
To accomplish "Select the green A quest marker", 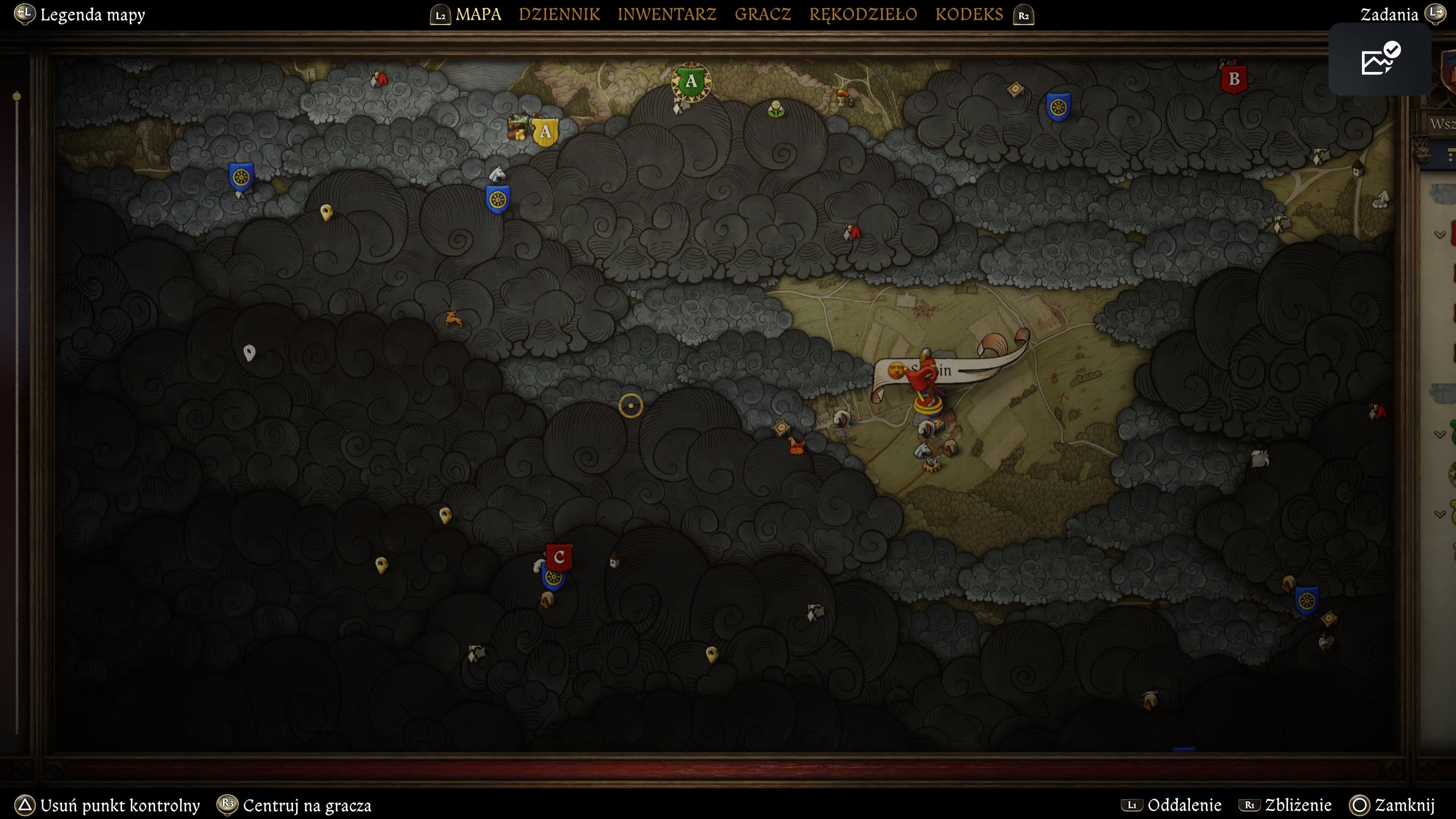I will (x=691, y=82).
